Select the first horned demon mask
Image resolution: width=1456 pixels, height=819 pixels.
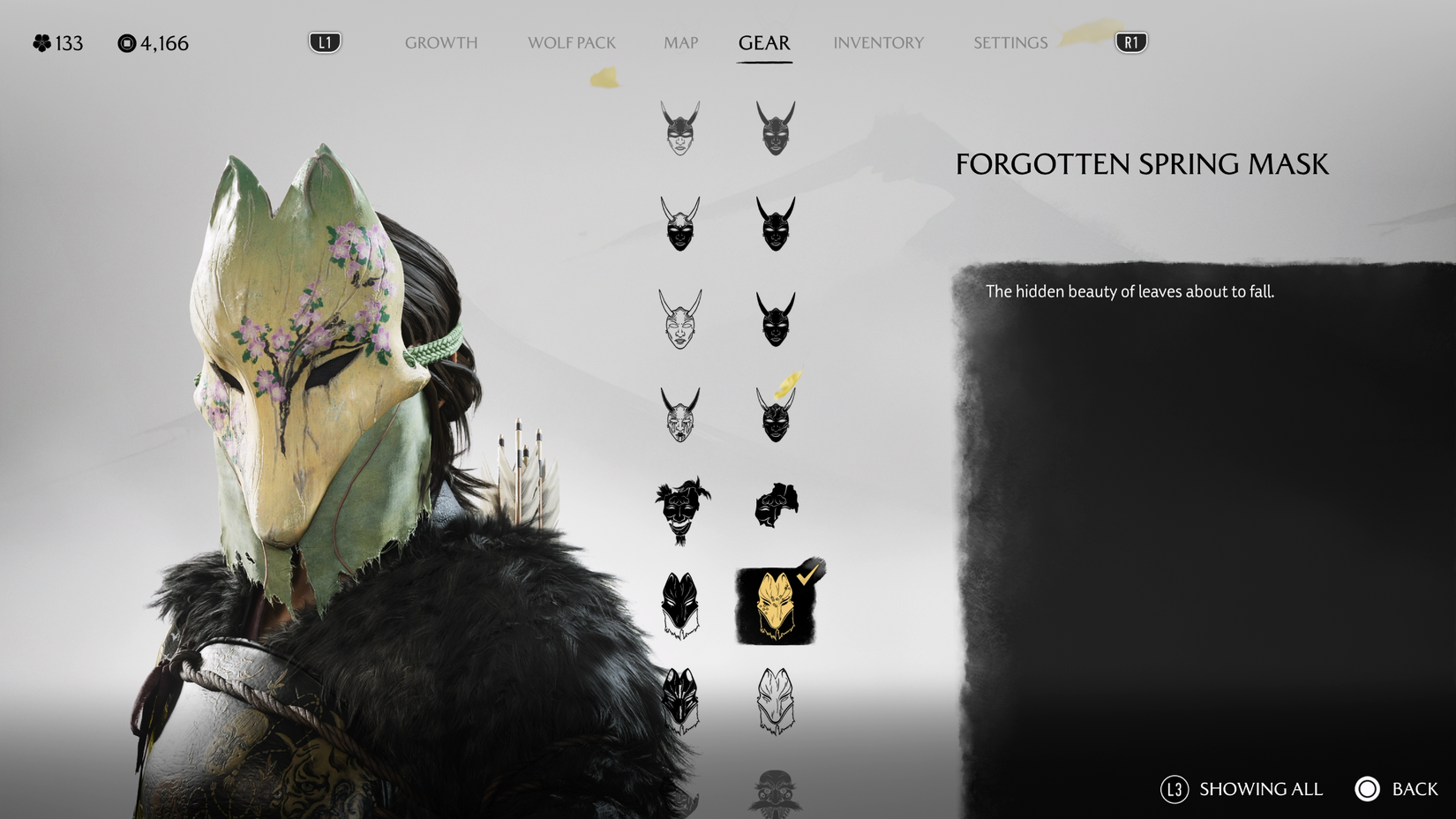click(679, 128)
